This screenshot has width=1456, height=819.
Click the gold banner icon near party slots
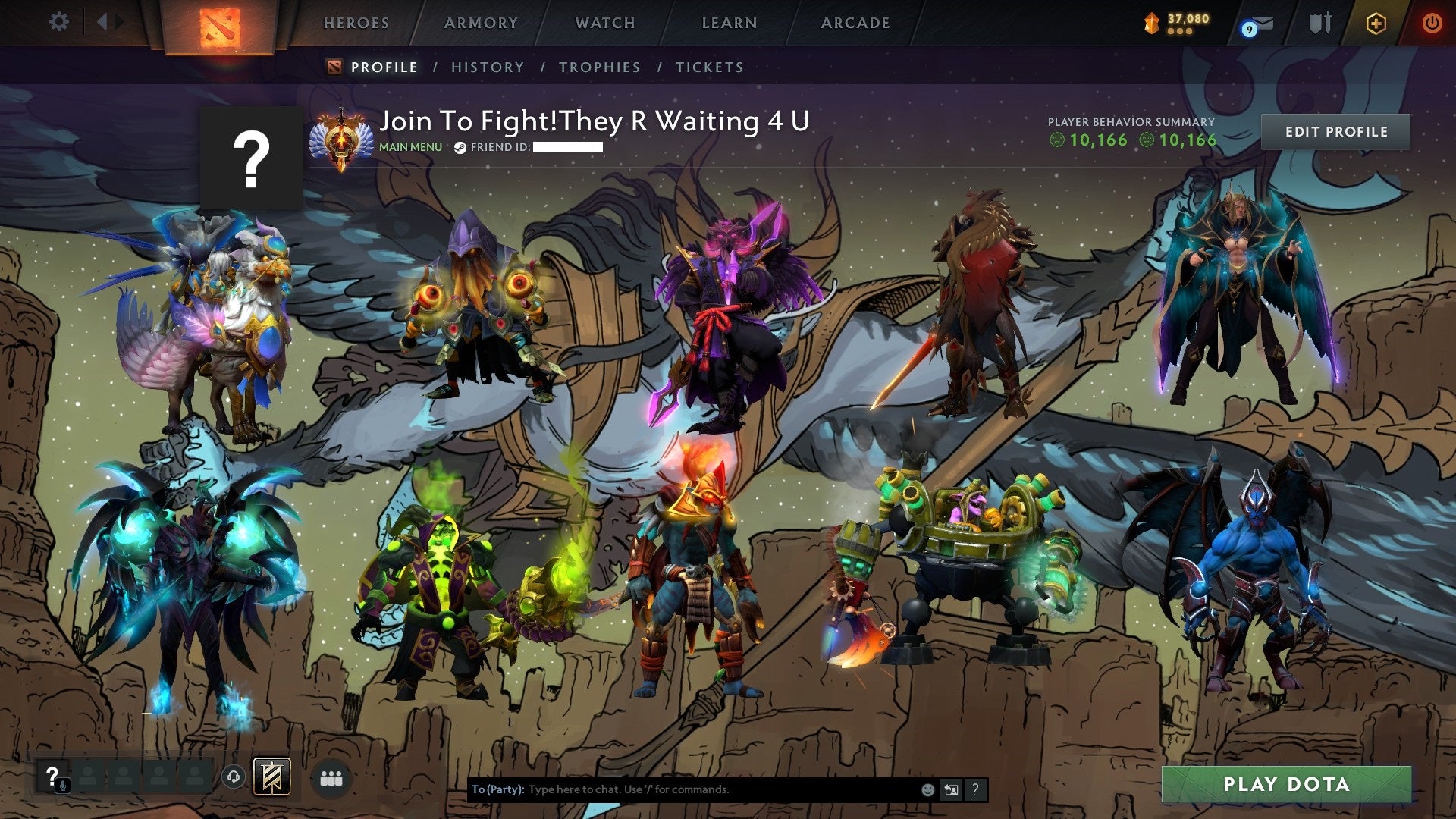click(x=271, y=777)
